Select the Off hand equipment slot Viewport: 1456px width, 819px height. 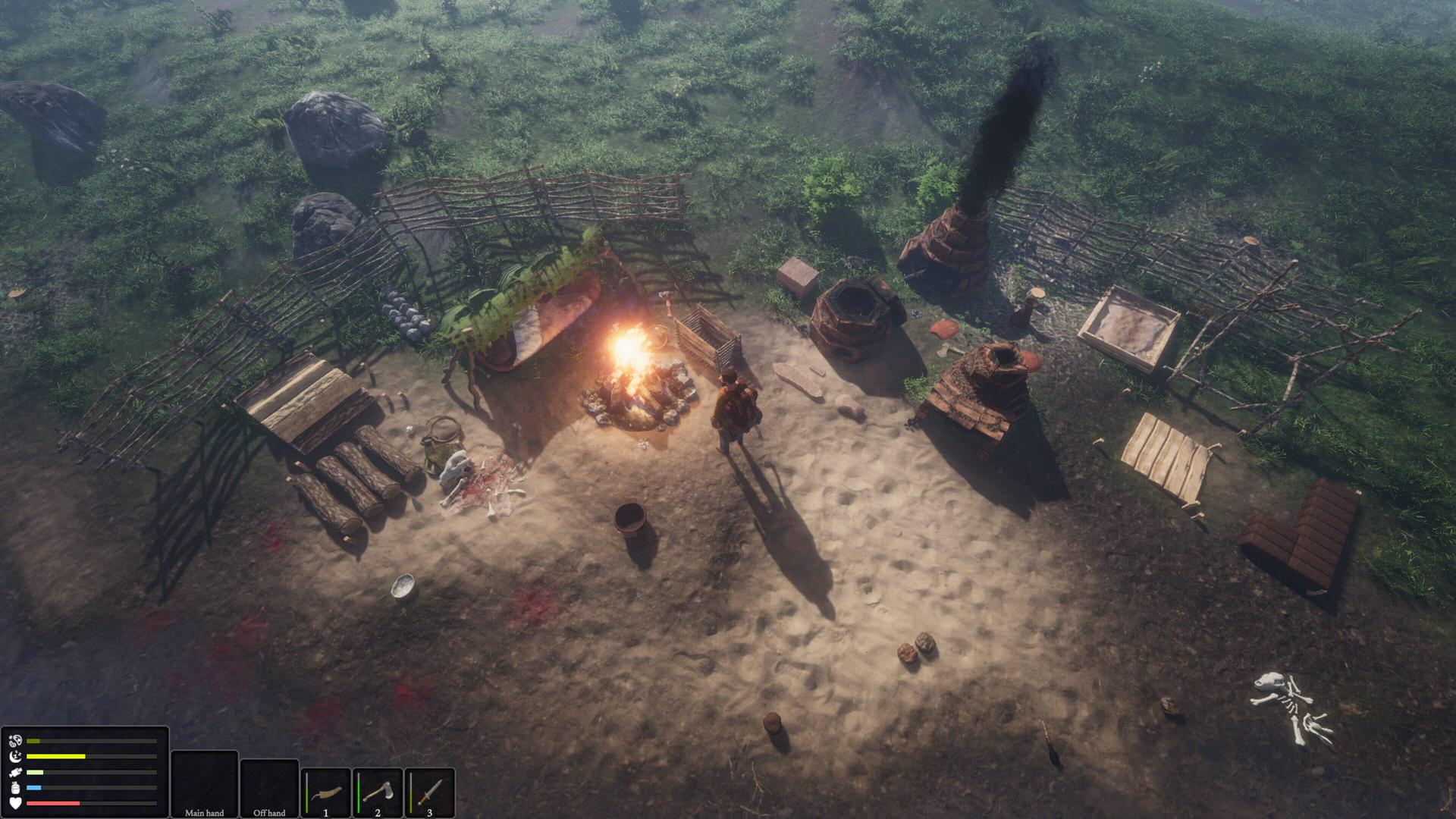tap(269, 787)
